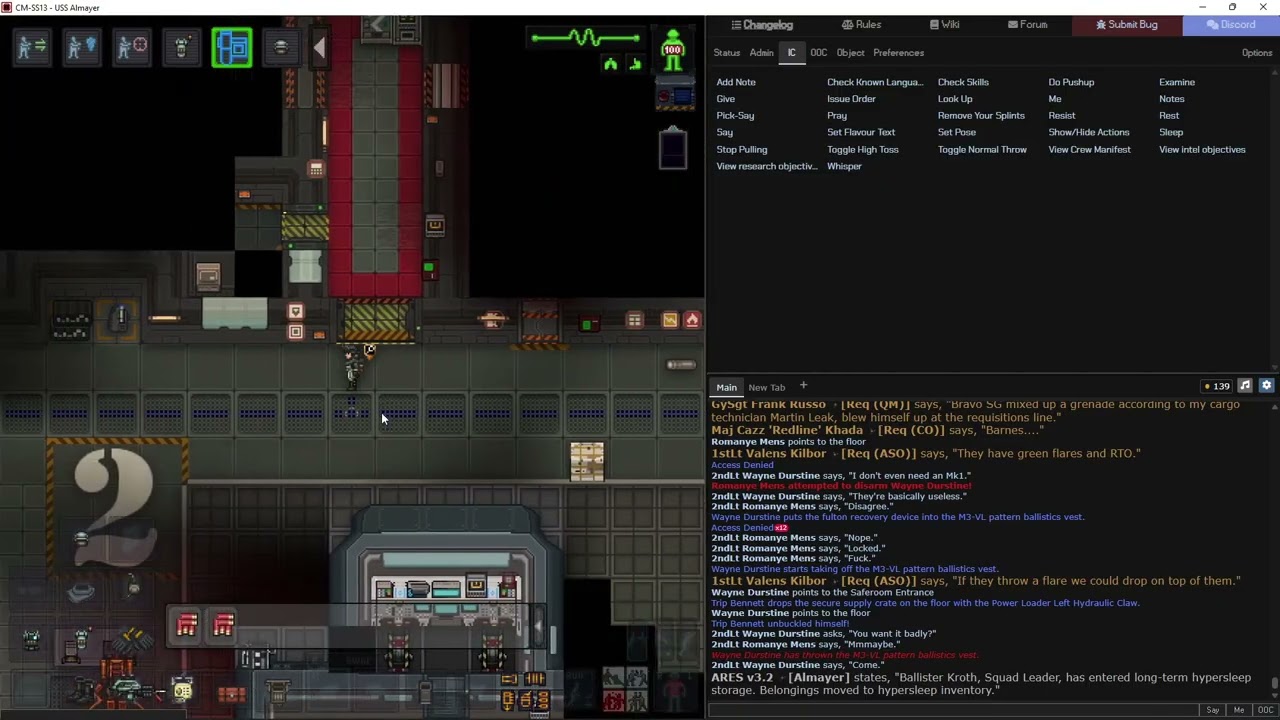Click the Say button below the chat

coord(1212,710)
